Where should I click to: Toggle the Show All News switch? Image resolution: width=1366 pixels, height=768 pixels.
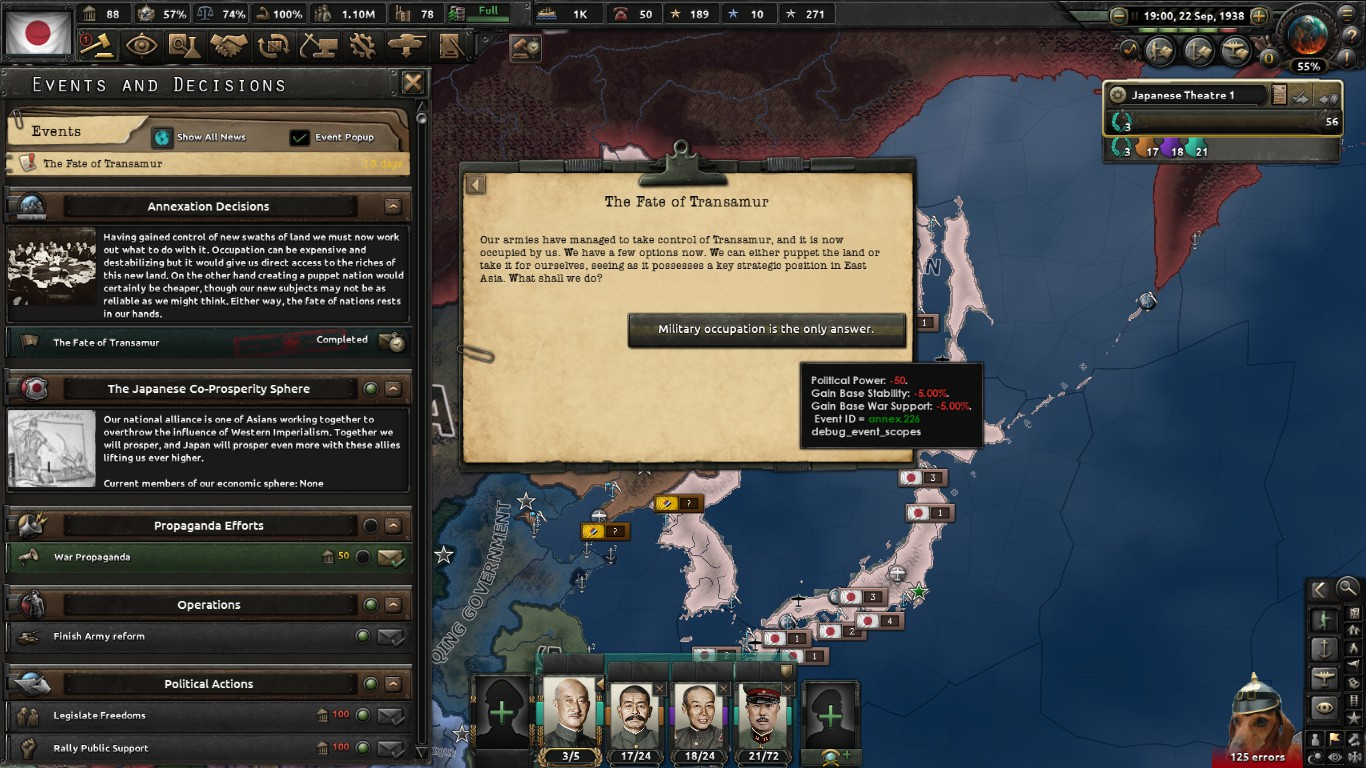[162, 136]
